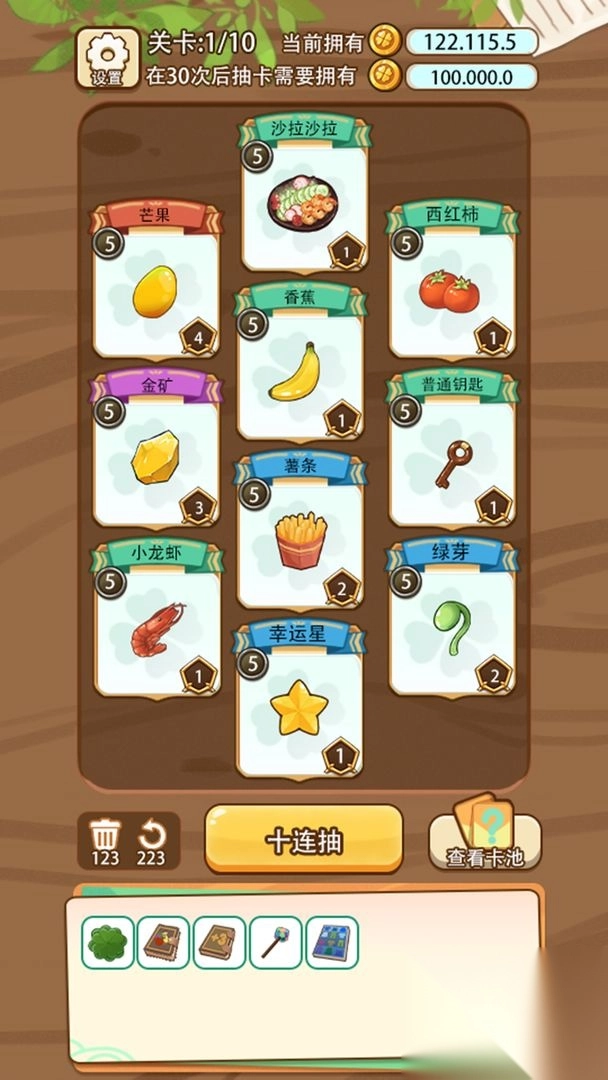Pick the 西红柿 tomato card
The width and height of the screenshot is (608, 1080).
tap(452, 284)
